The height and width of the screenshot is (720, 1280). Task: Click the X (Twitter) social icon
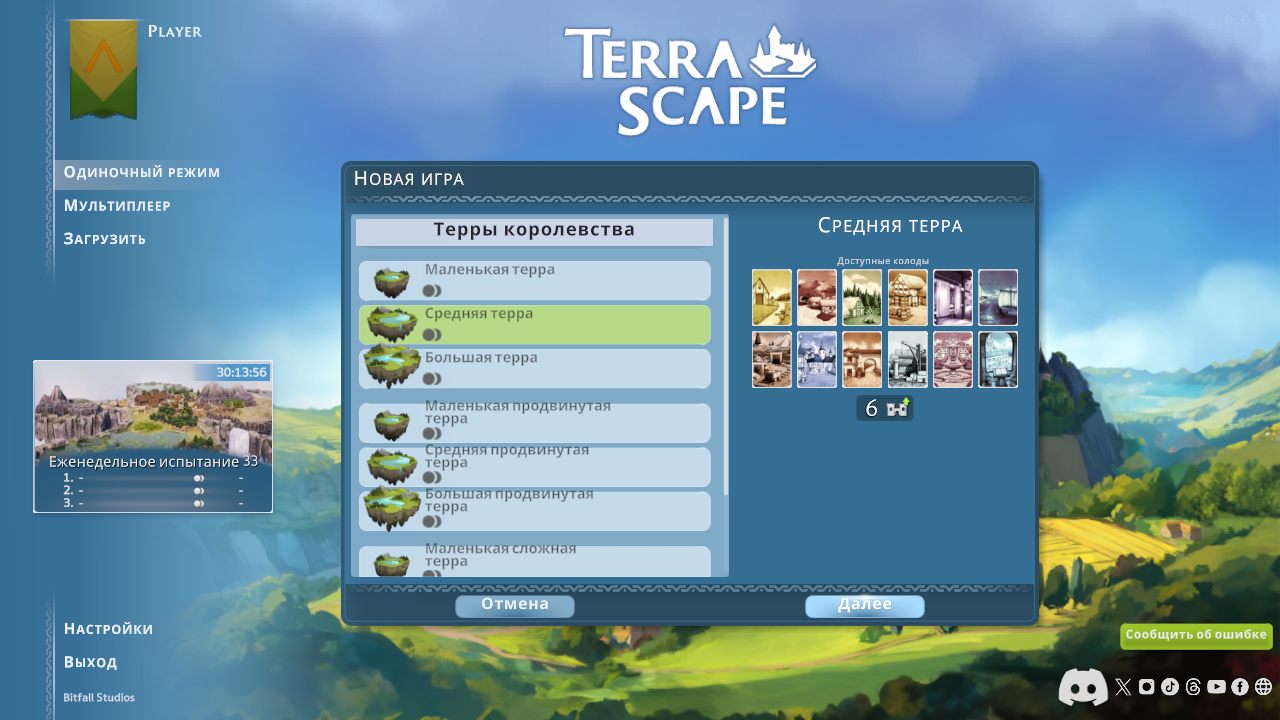tap(1123, 687)
